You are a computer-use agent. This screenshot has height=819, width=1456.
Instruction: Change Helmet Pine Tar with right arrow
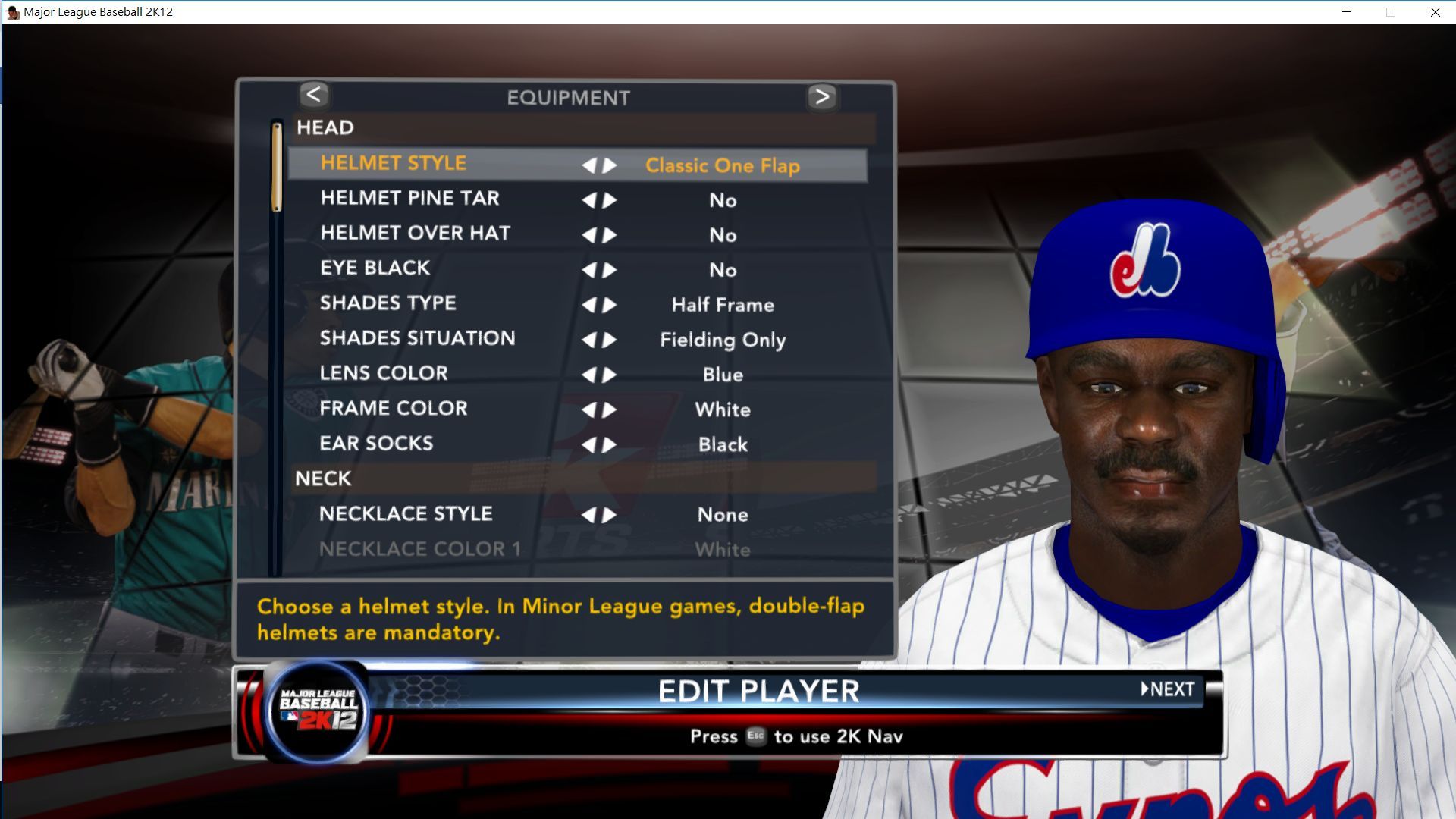click(x=610, y=200)
